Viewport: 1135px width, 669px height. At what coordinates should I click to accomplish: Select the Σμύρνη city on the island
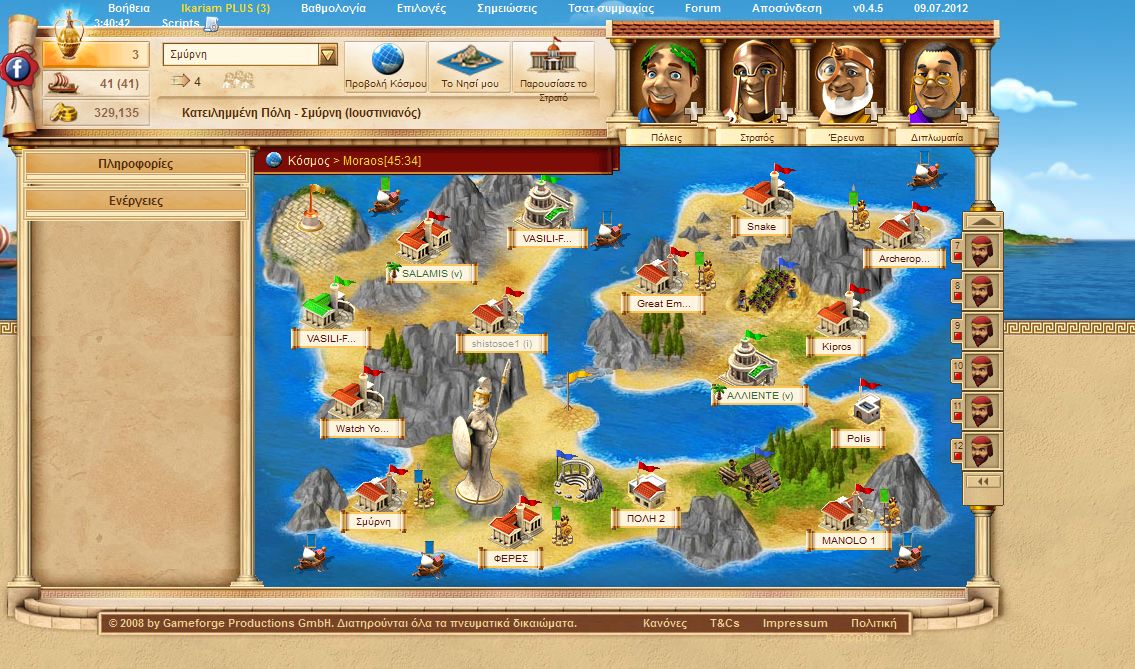pos(374,495)
